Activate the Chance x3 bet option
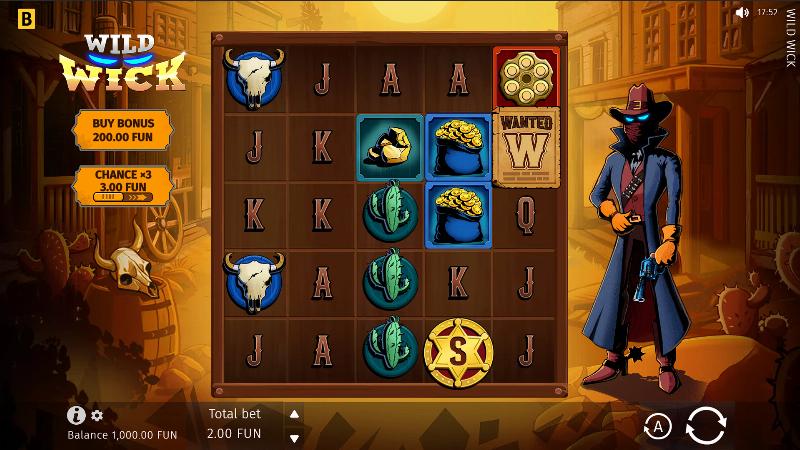The image size is (800, 450). [119, 185]
